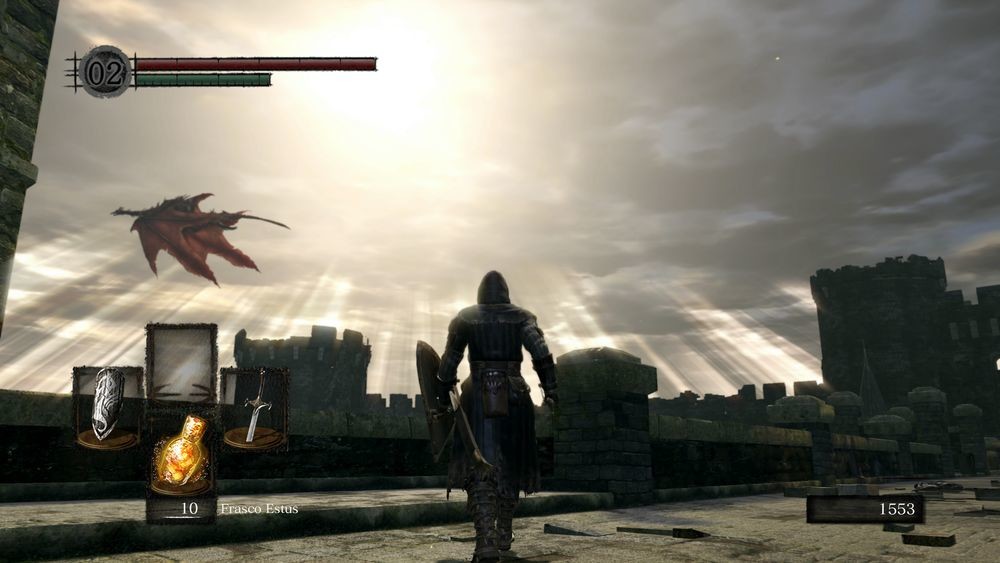The height and width of the screenshot is (563, 1000).
Task: Choose the right-hand sword weapon slot
Action: [x=255, y=407]
